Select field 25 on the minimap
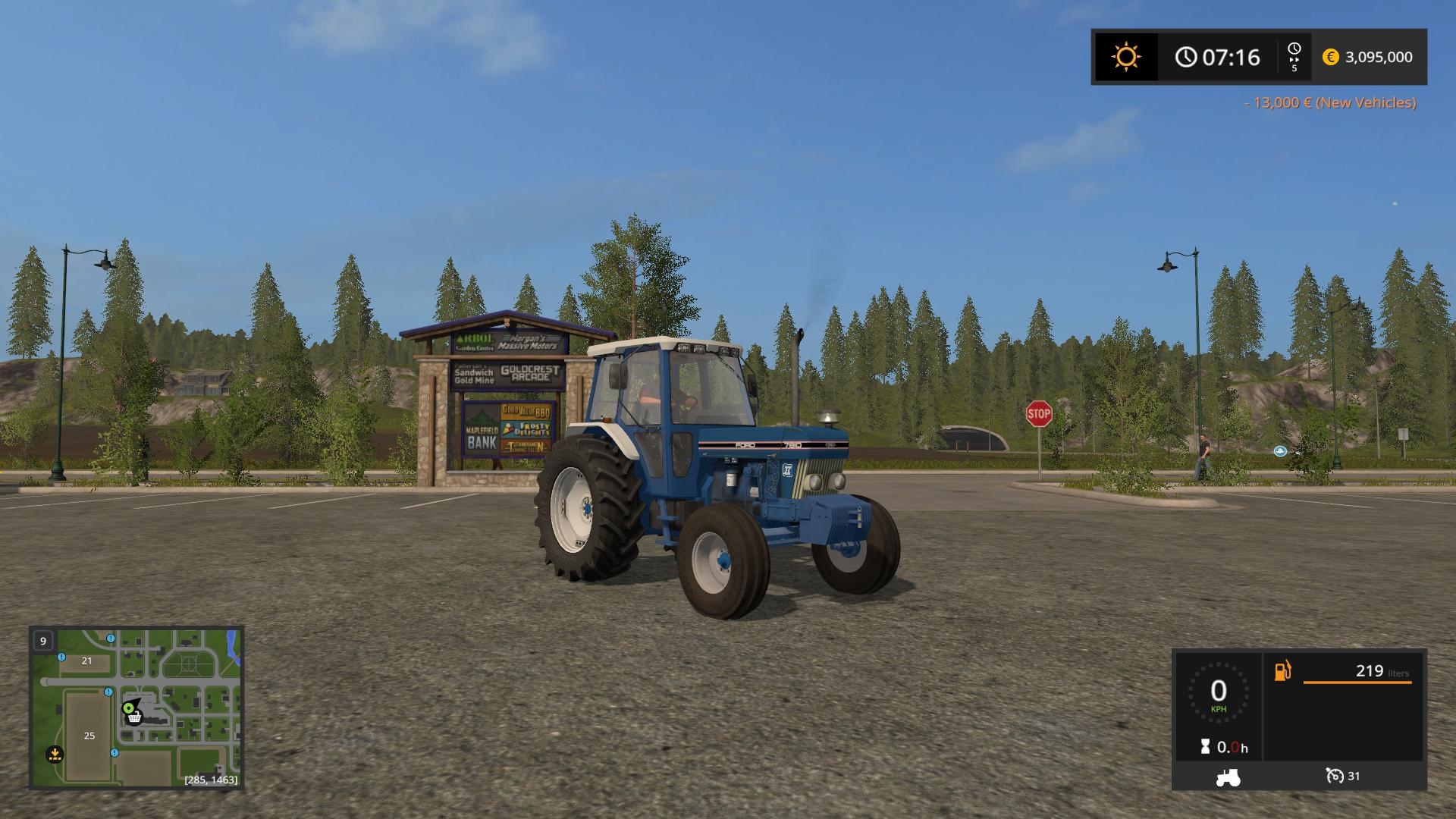 [x=89, y=736]
